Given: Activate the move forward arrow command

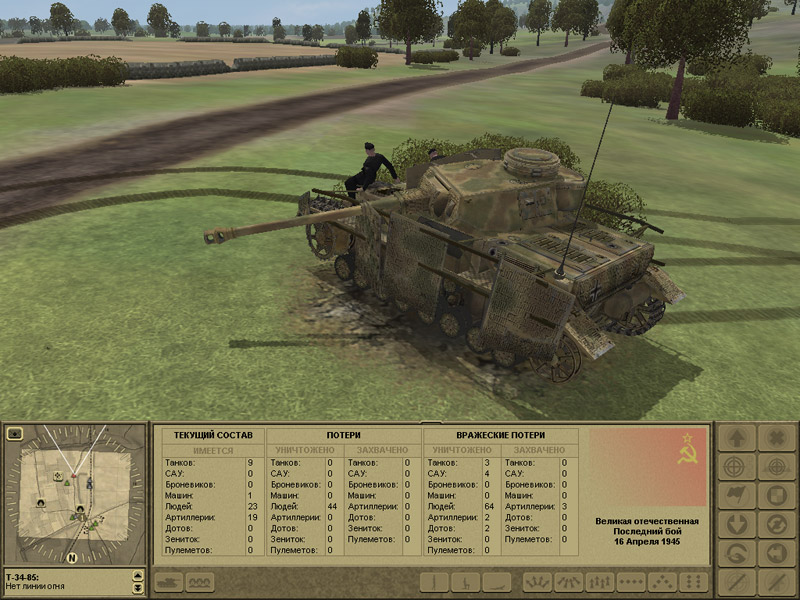Looking at the screenshot, I should coord(737,438).
